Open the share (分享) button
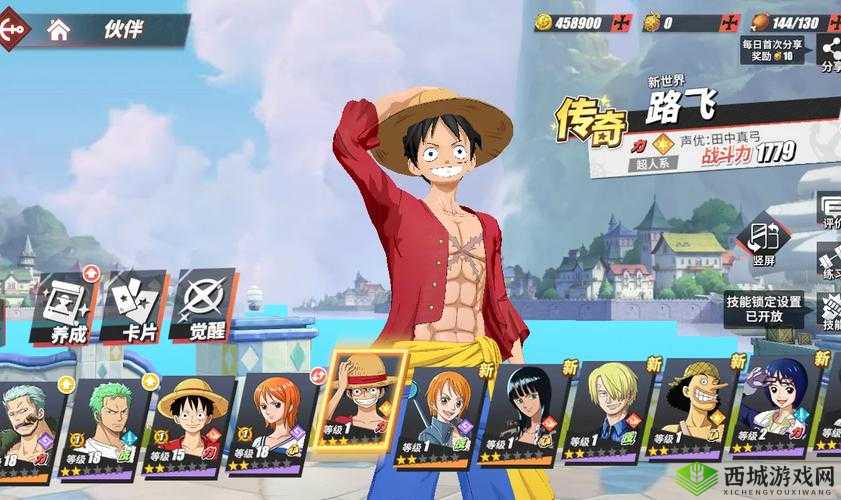This screenshot has height=500, width=841. (830, 50)
